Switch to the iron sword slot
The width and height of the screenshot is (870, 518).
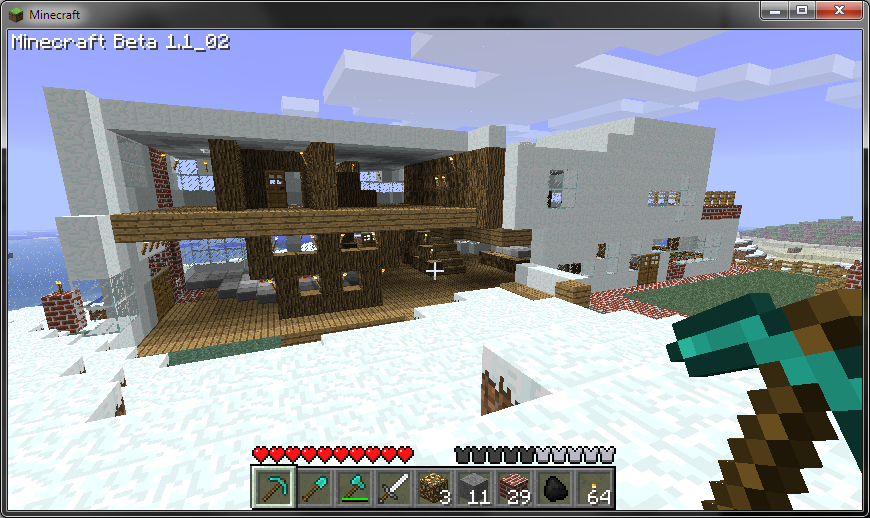point(392,488)
